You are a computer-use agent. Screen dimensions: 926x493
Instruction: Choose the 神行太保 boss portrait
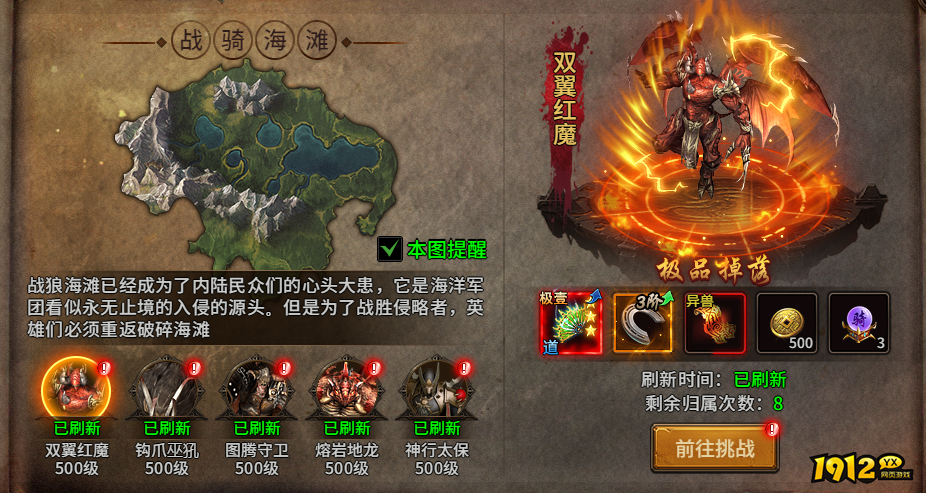pos(436,388)
